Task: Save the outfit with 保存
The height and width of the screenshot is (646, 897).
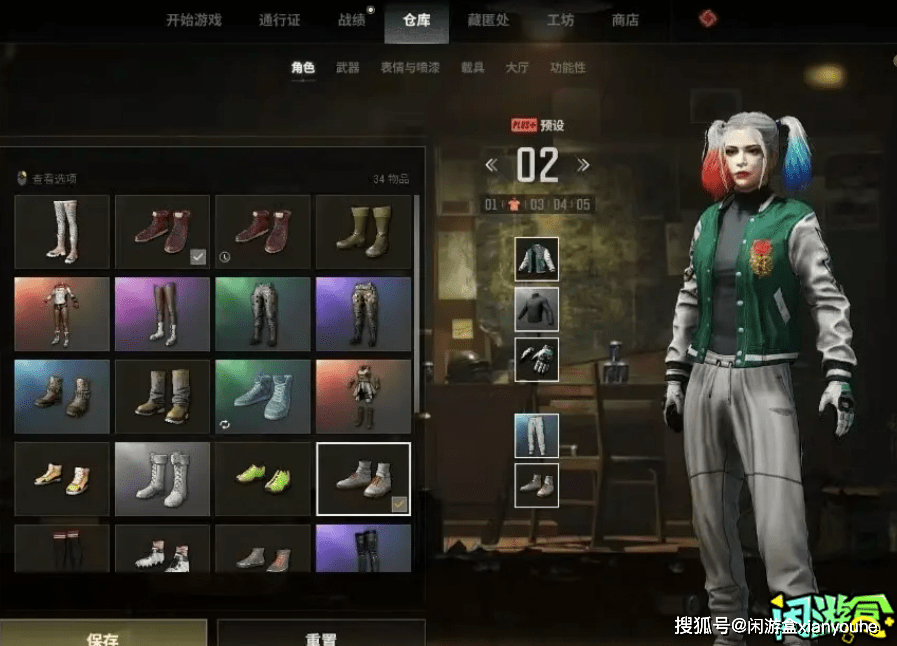Action: click(x=103, y=638)
